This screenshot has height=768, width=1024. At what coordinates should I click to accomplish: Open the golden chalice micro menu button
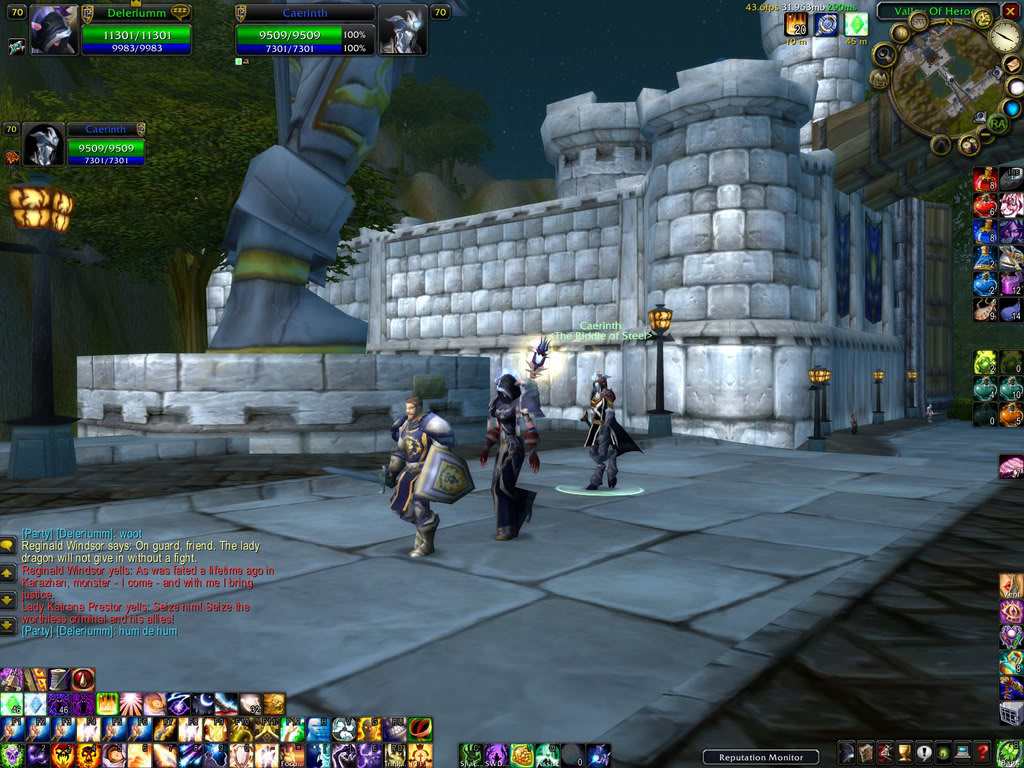pyautogui.click(x=903, y=753)
